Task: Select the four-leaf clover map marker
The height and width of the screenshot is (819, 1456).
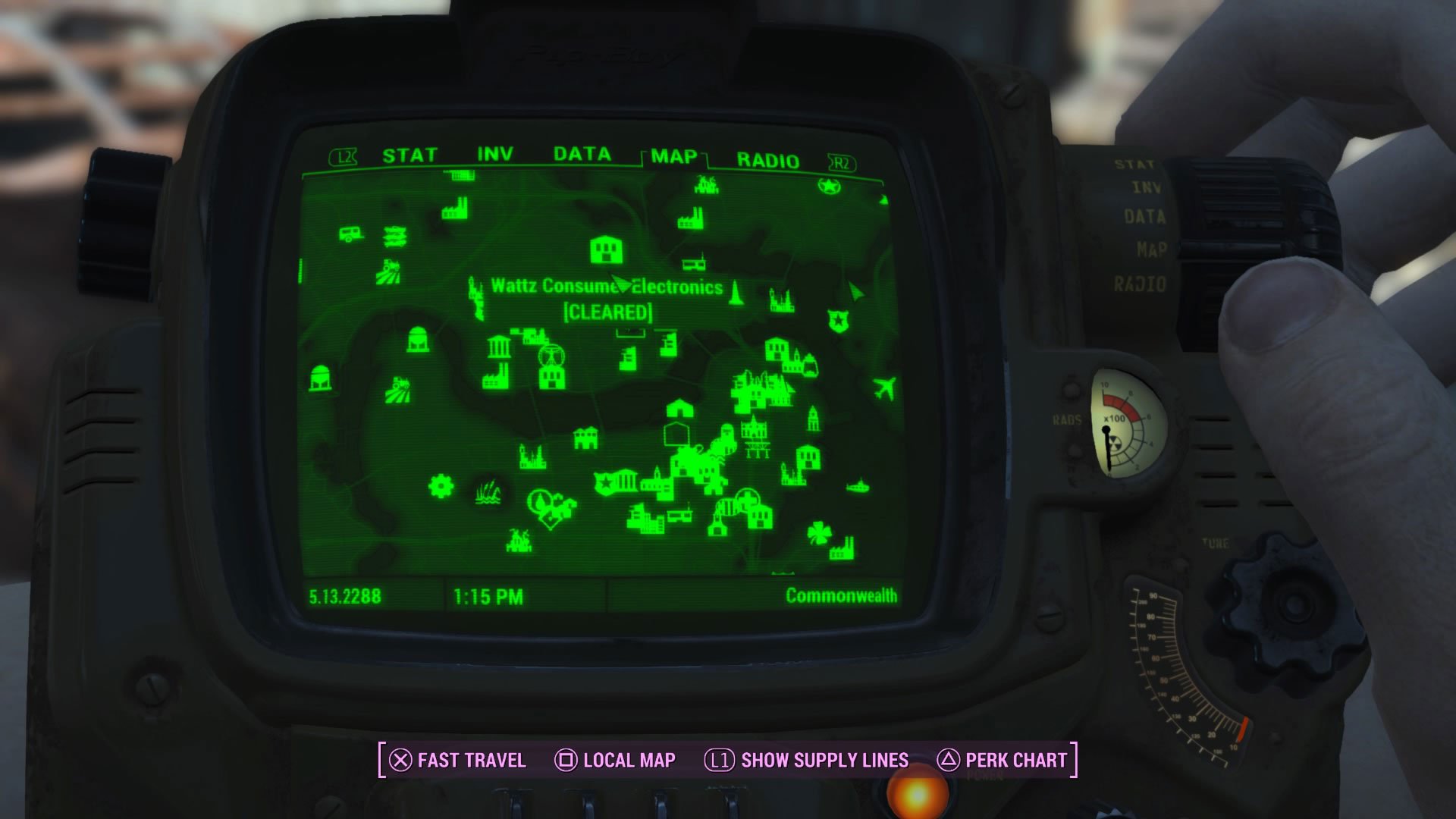Action: (x=817, y=532)
